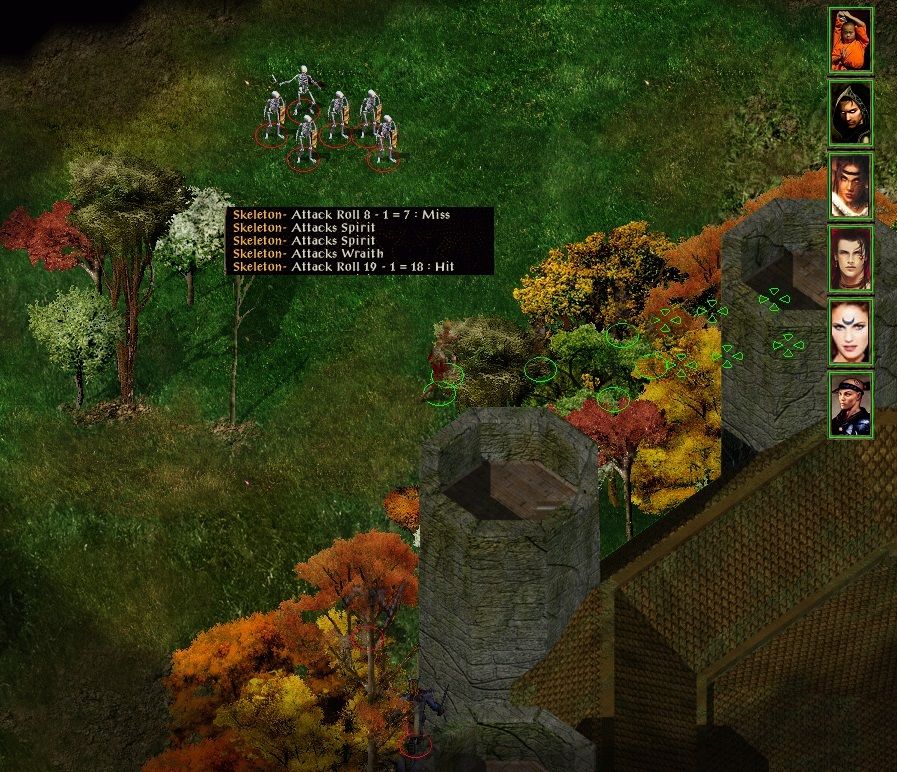The height and width of the screenshot is (772, 897).
Task: Select the orange-robed monk portrait
Action: 850,41
